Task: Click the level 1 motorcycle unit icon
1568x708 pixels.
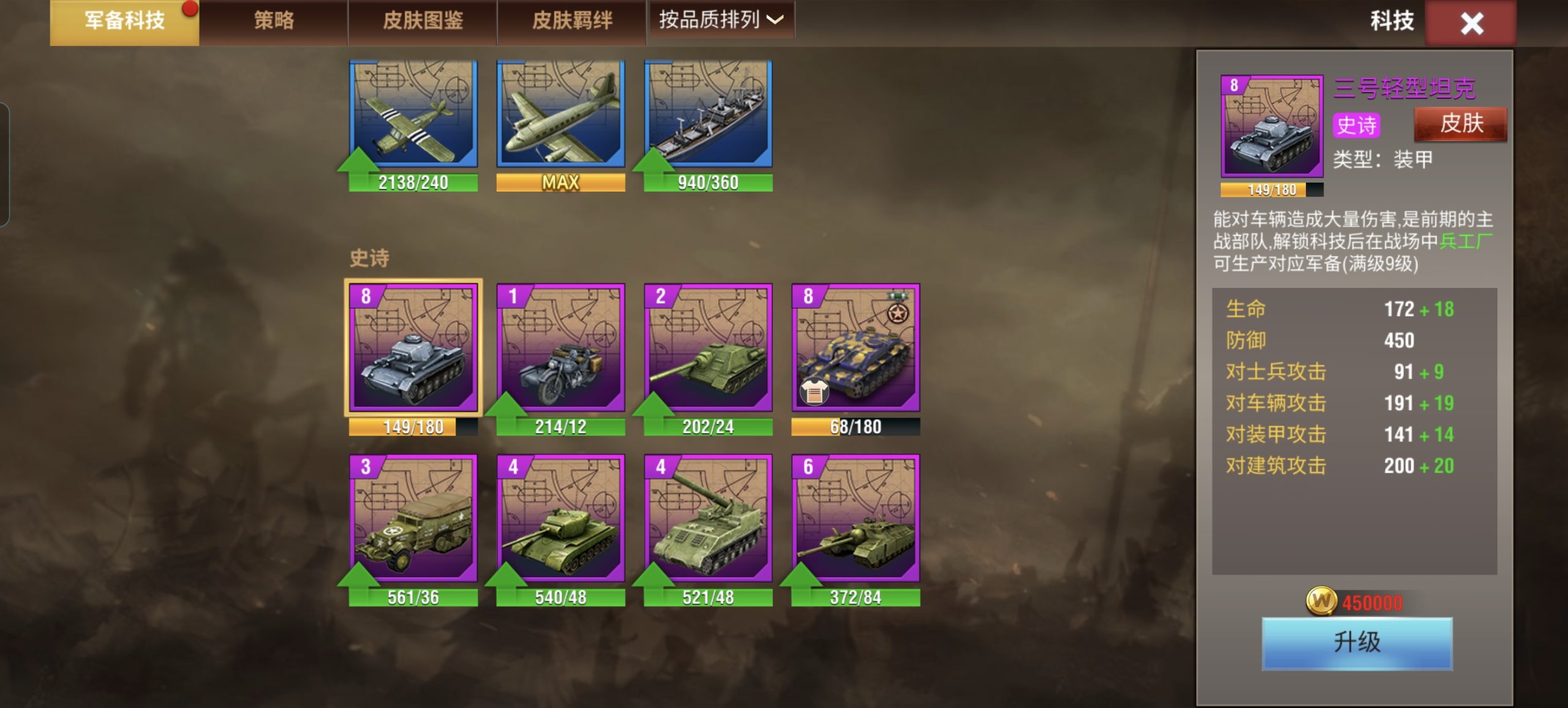Action: [560, 352]
